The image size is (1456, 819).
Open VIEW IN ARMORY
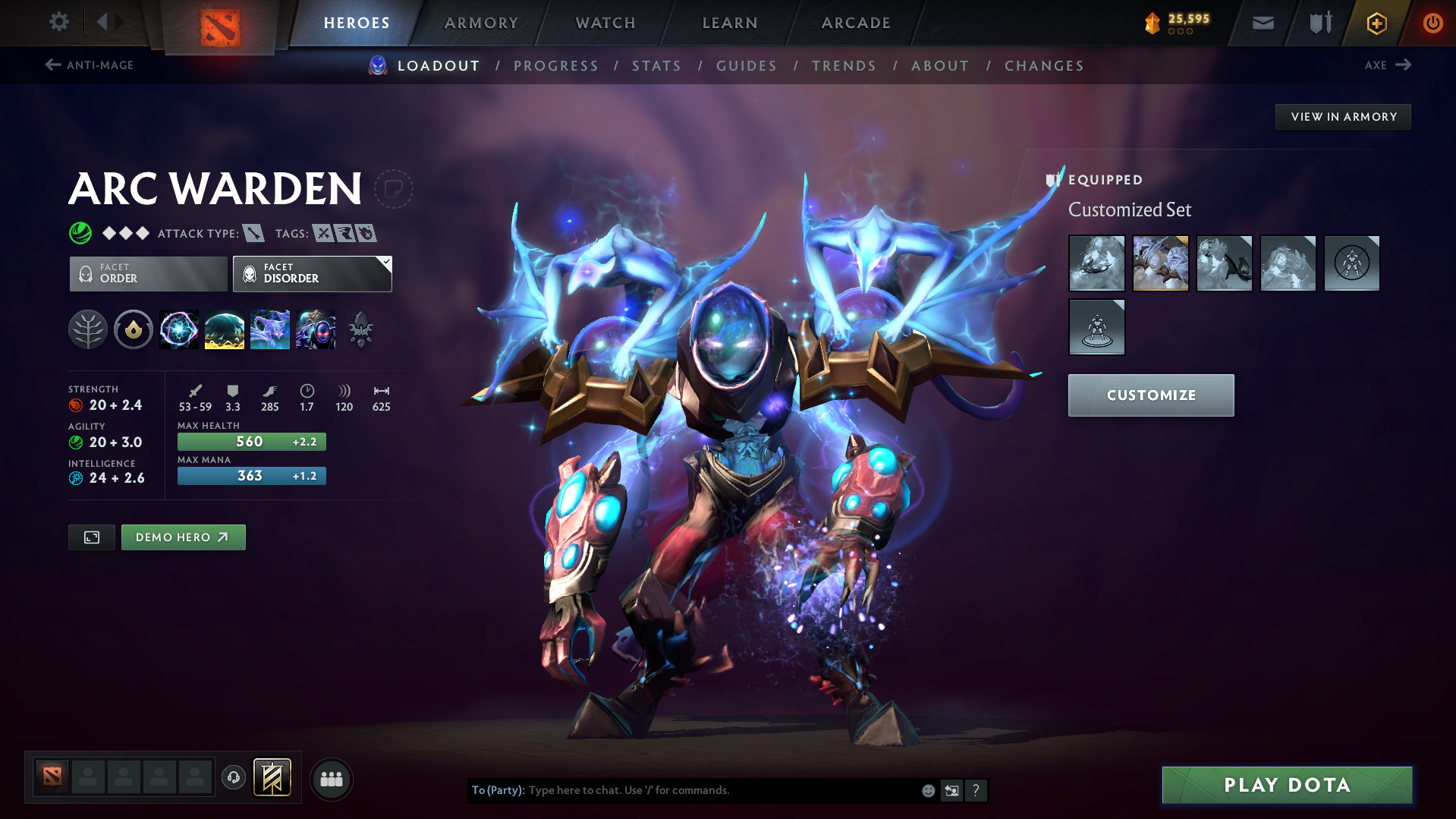pos(1342,116)
